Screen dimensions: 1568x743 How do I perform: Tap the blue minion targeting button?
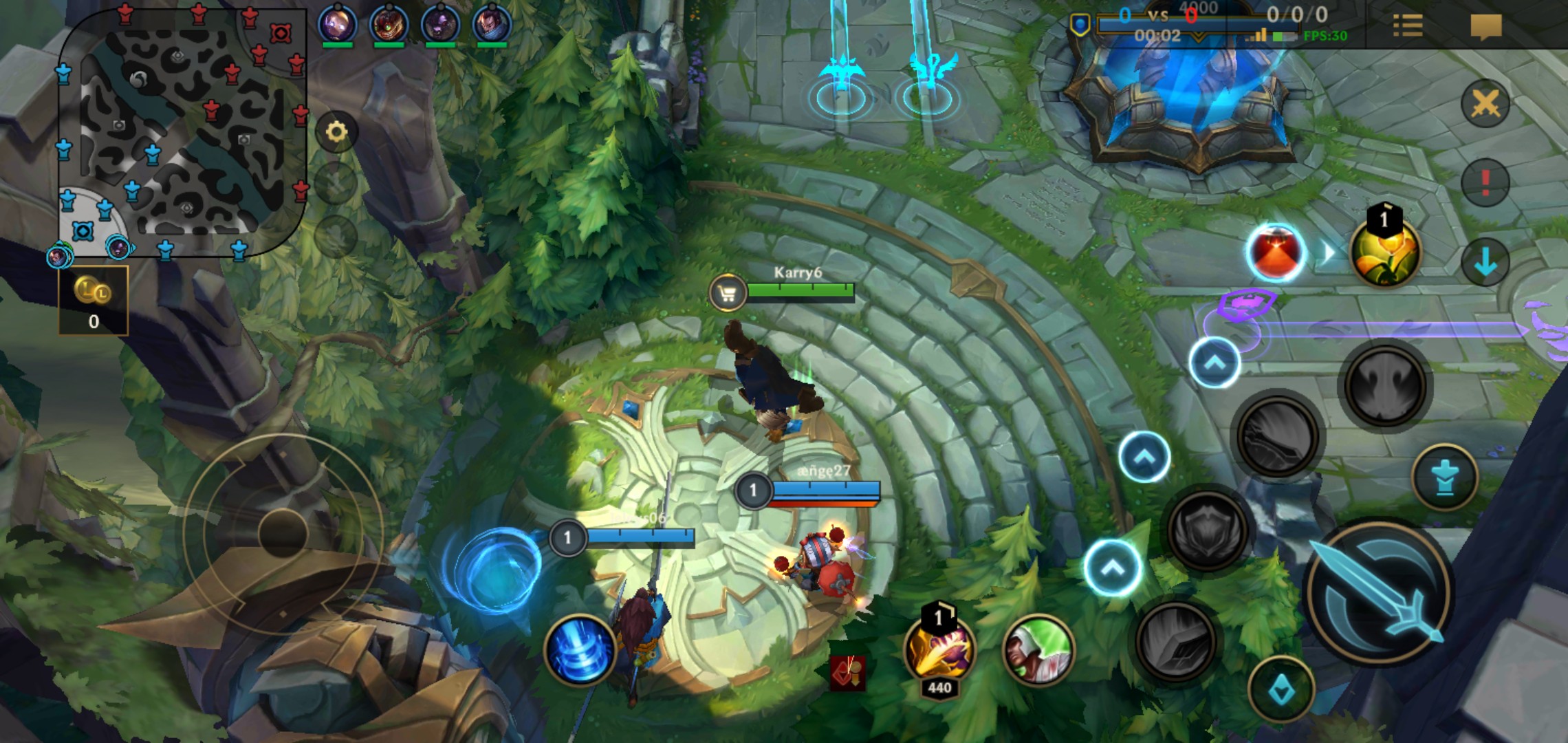click(x=1281, y=689)
